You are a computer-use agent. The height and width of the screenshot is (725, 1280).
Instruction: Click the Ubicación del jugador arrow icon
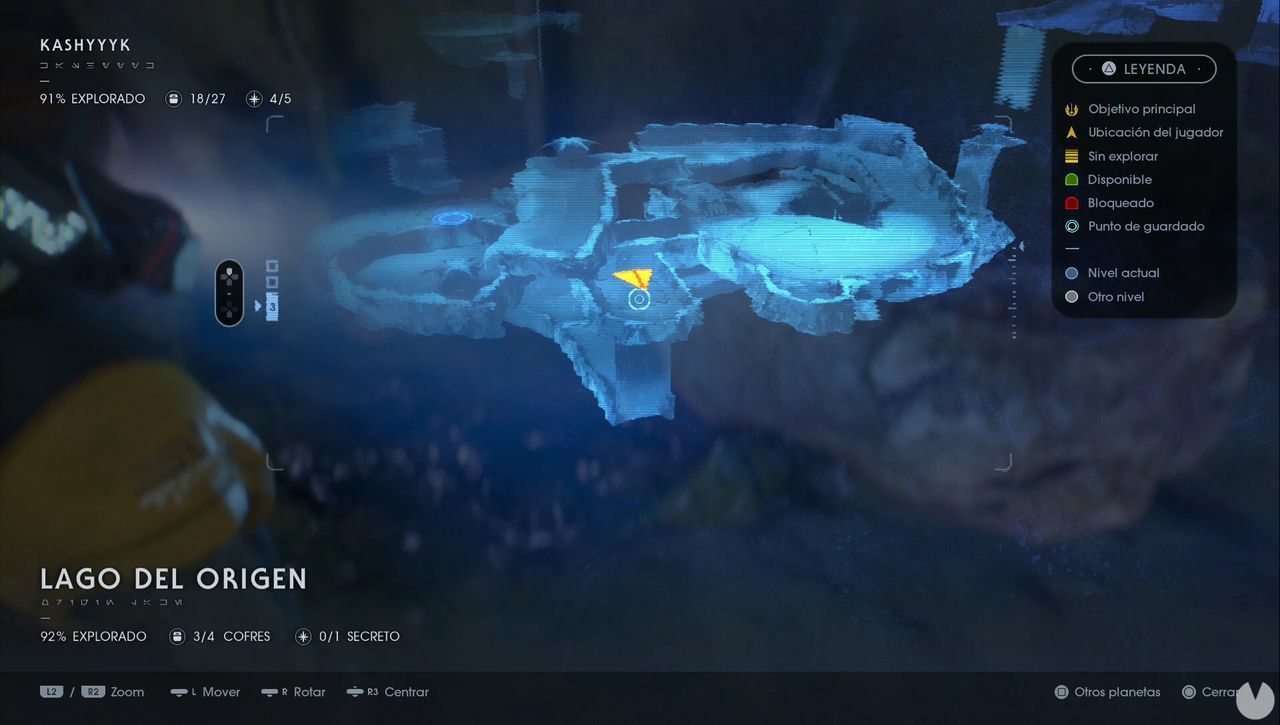click(1071, 132)
